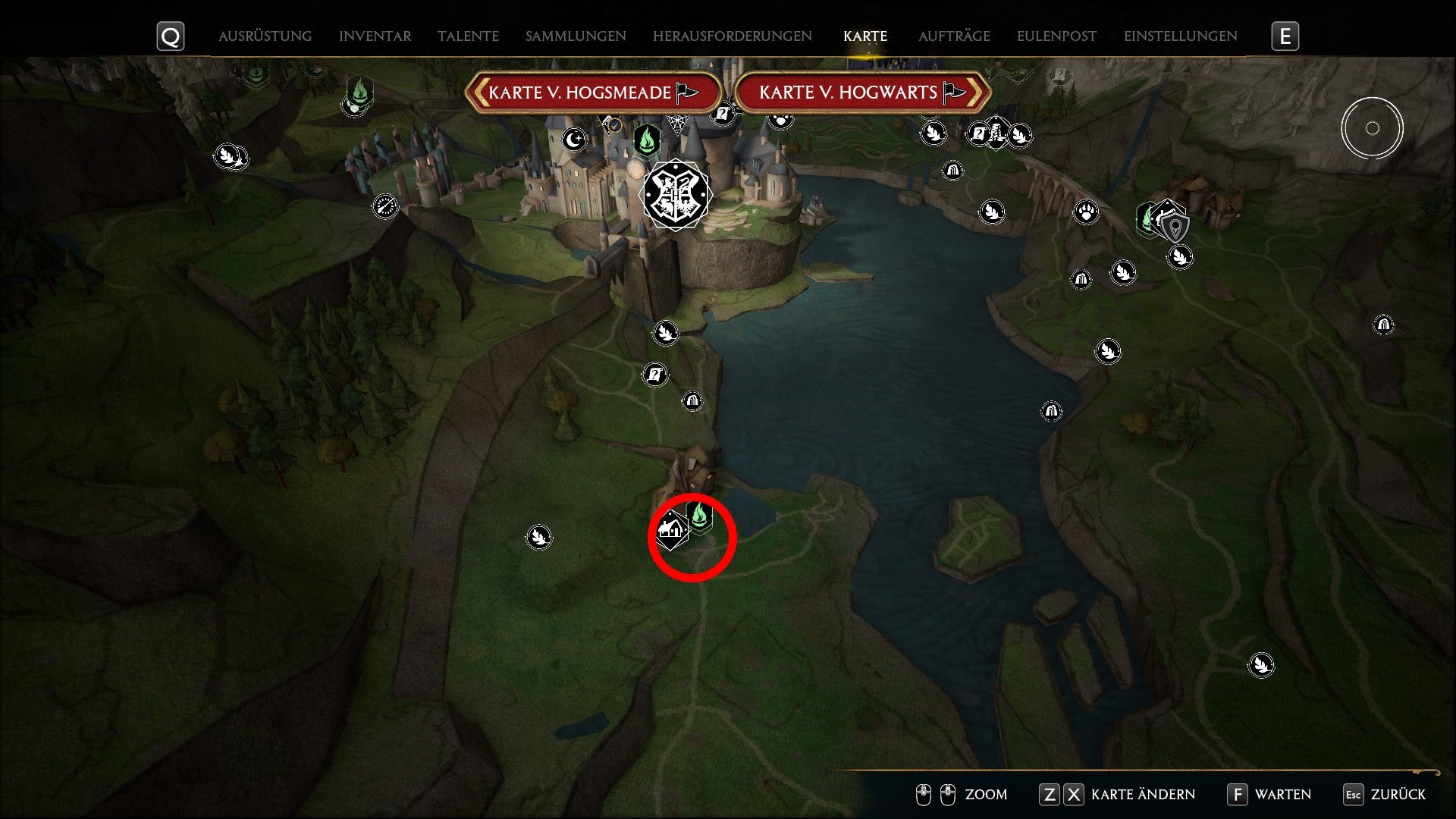Click the Q key shortcut badge

pos(170,36)
